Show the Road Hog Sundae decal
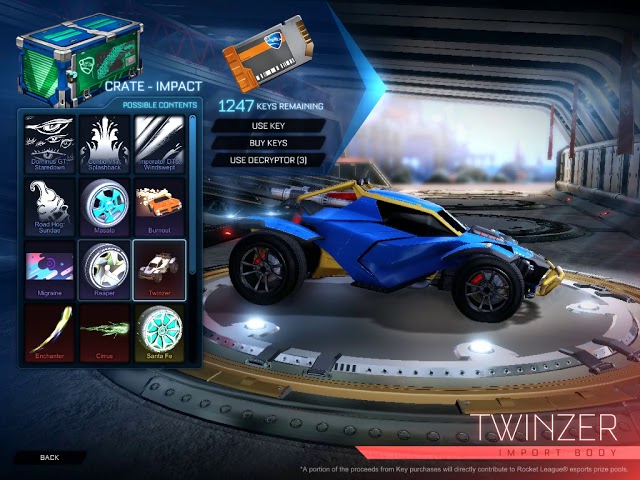The width and height of the screenshot is (640, 480). (49, 206)
